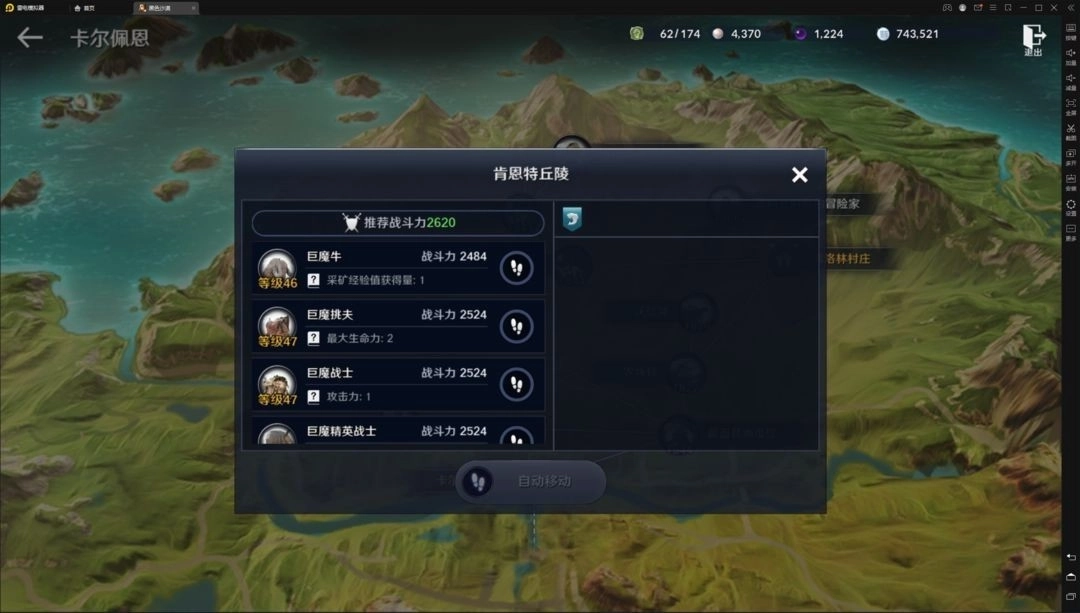Image resolution: width=1080 pixels, height=613 pixels.
Task: Open the emulator 设置 gear in the sidebar
Action: (1070, 206)
